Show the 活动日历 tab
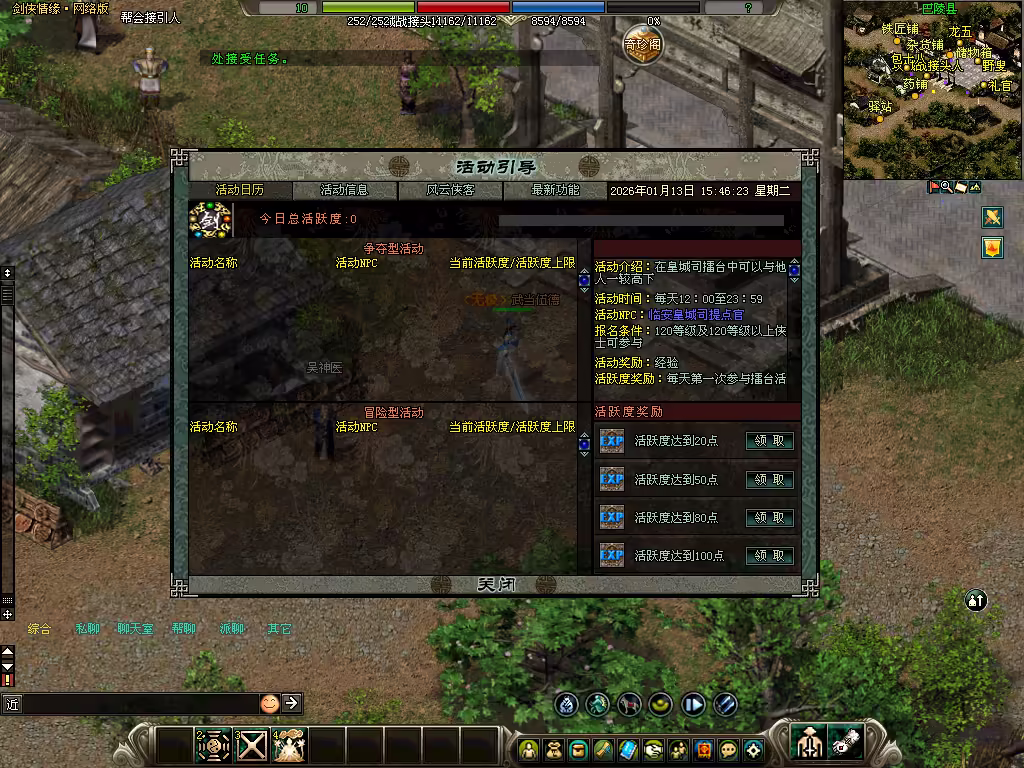This screenshot has height=768, width=1024. point(240,190)
